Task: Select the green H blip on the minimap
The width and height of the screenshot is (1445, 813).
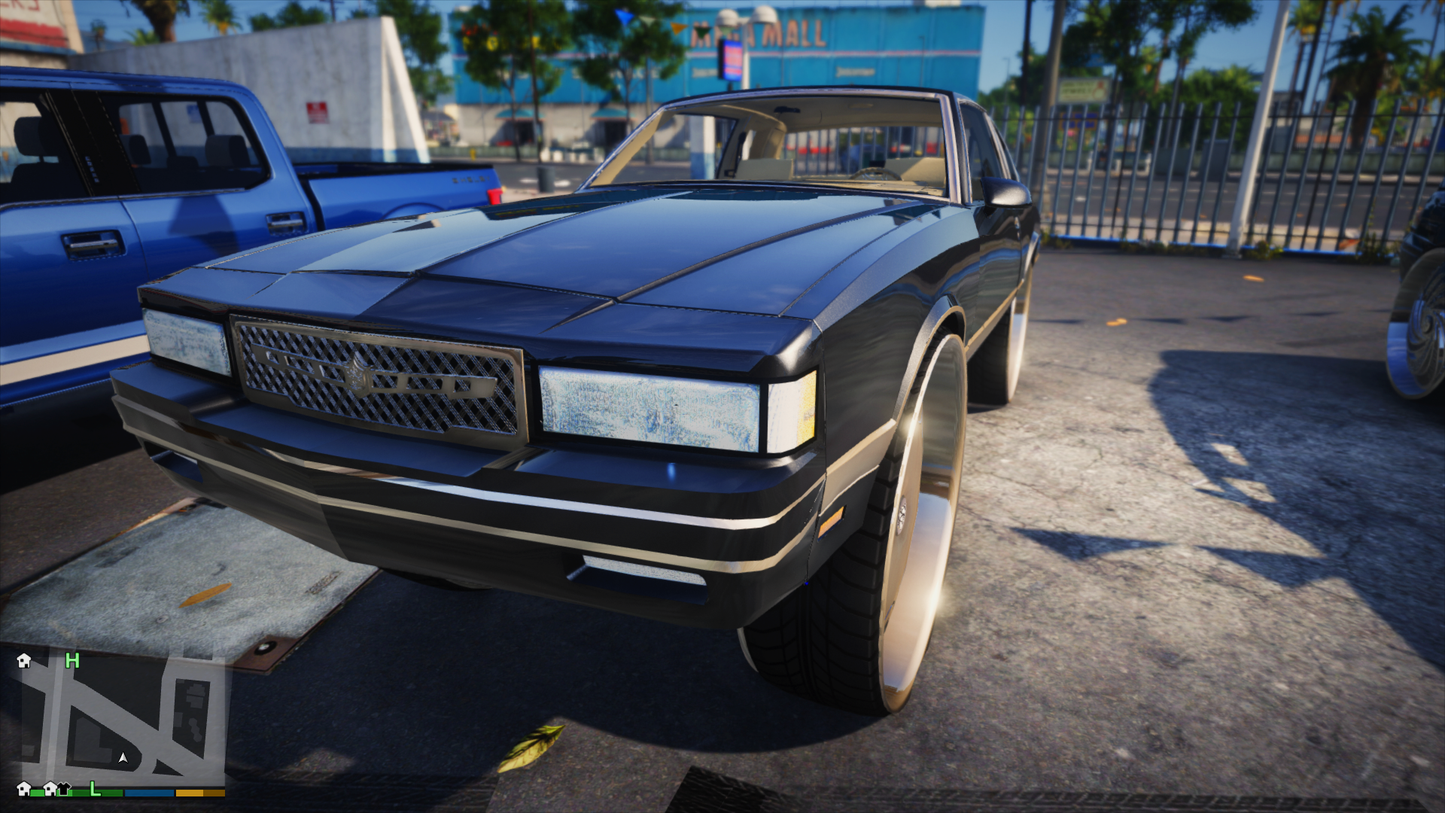Action: pyautogui.click(x=72, y=660)
